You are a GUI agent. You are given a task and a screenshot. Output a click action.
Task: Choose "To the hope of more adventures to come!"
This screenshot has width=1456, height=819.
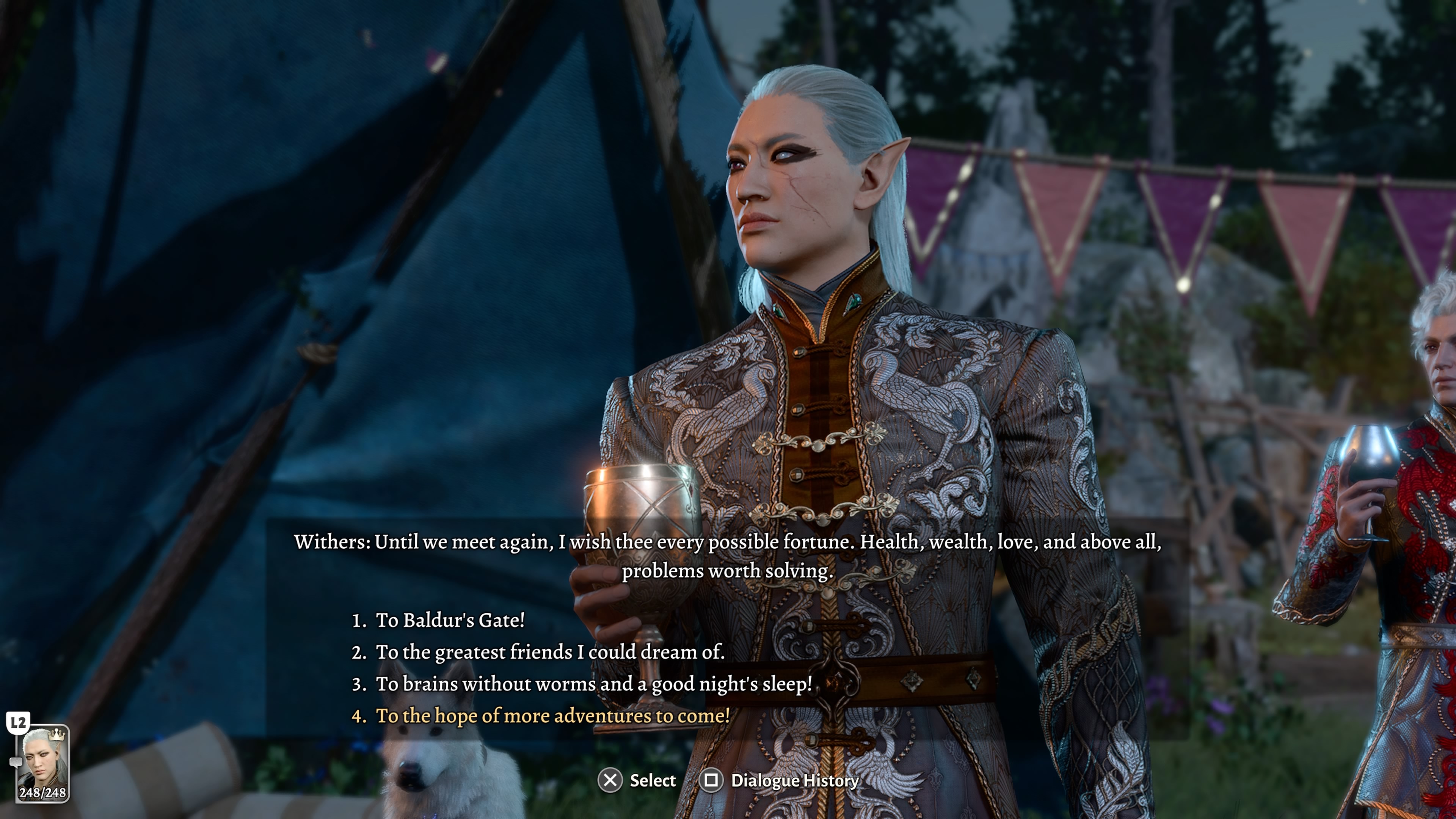pos(552,715)
